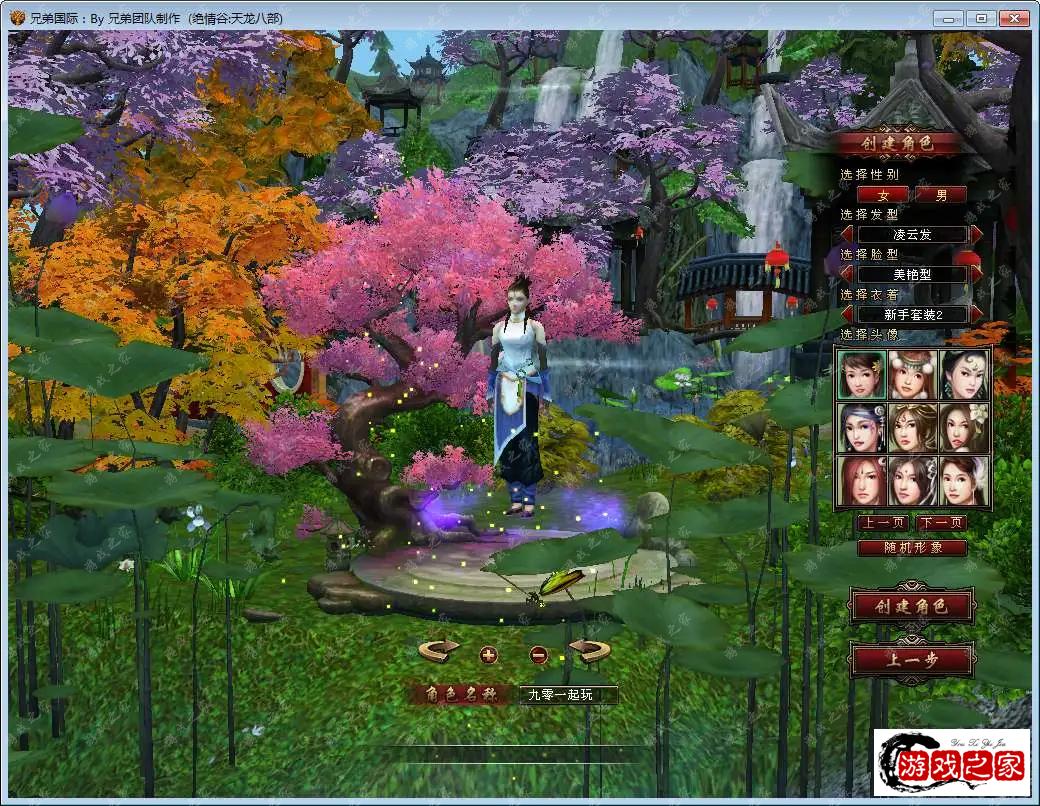The width and height of the screenshot is (1040, 806).
Task: Pick the portrait with the red beaded headdress
Action: coord(912,374)
